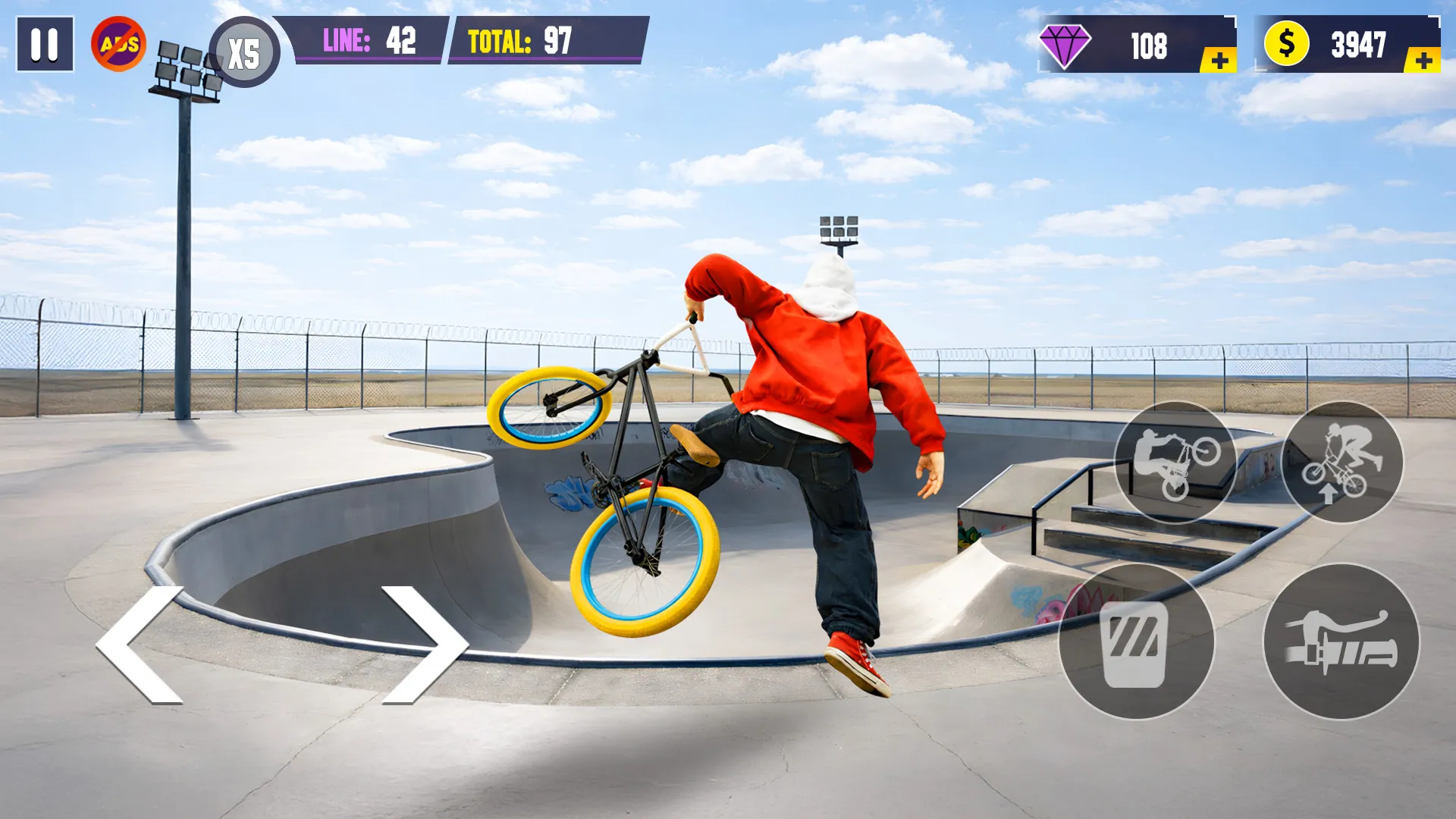1456x819 pixels.
Task: Tap the pedal button to accelerate
Action: point(1136,642)
